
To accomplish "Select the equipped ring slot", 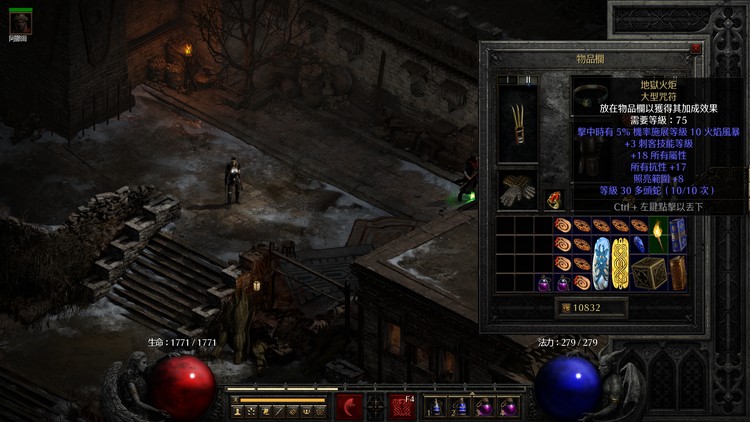I will (x=555, y=199).
